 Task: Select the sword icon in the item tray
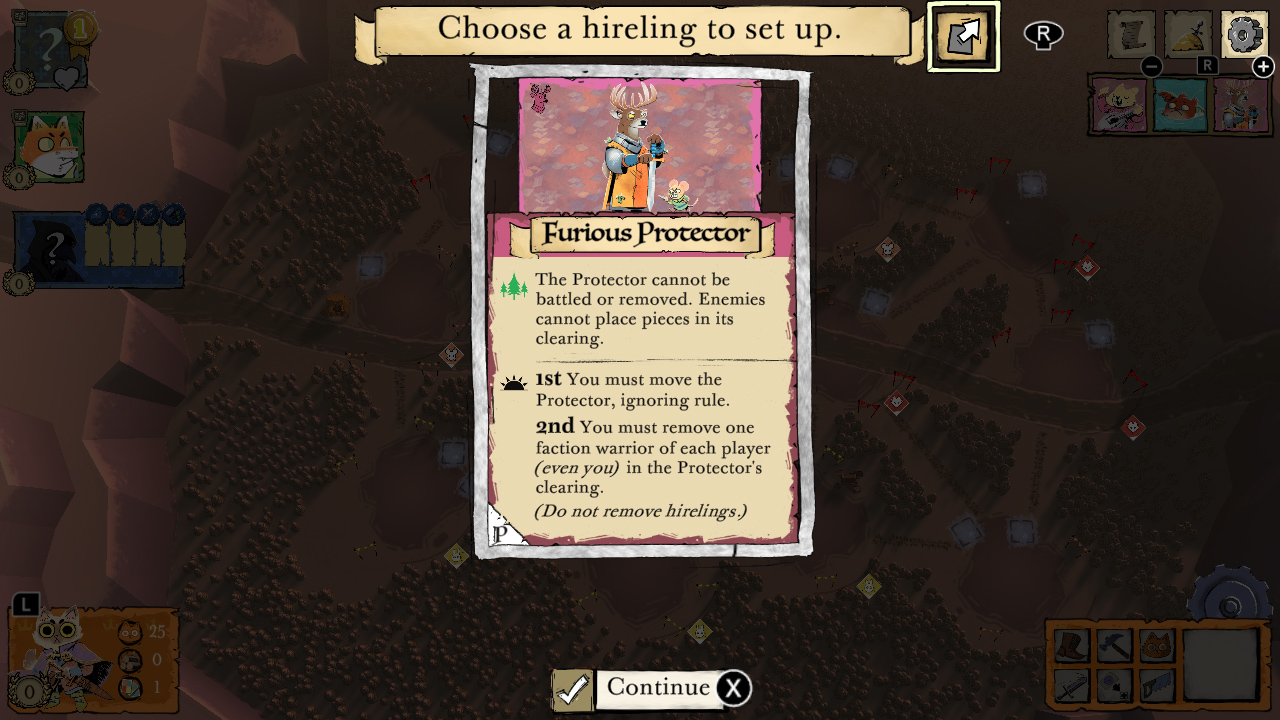[1073, 686]
